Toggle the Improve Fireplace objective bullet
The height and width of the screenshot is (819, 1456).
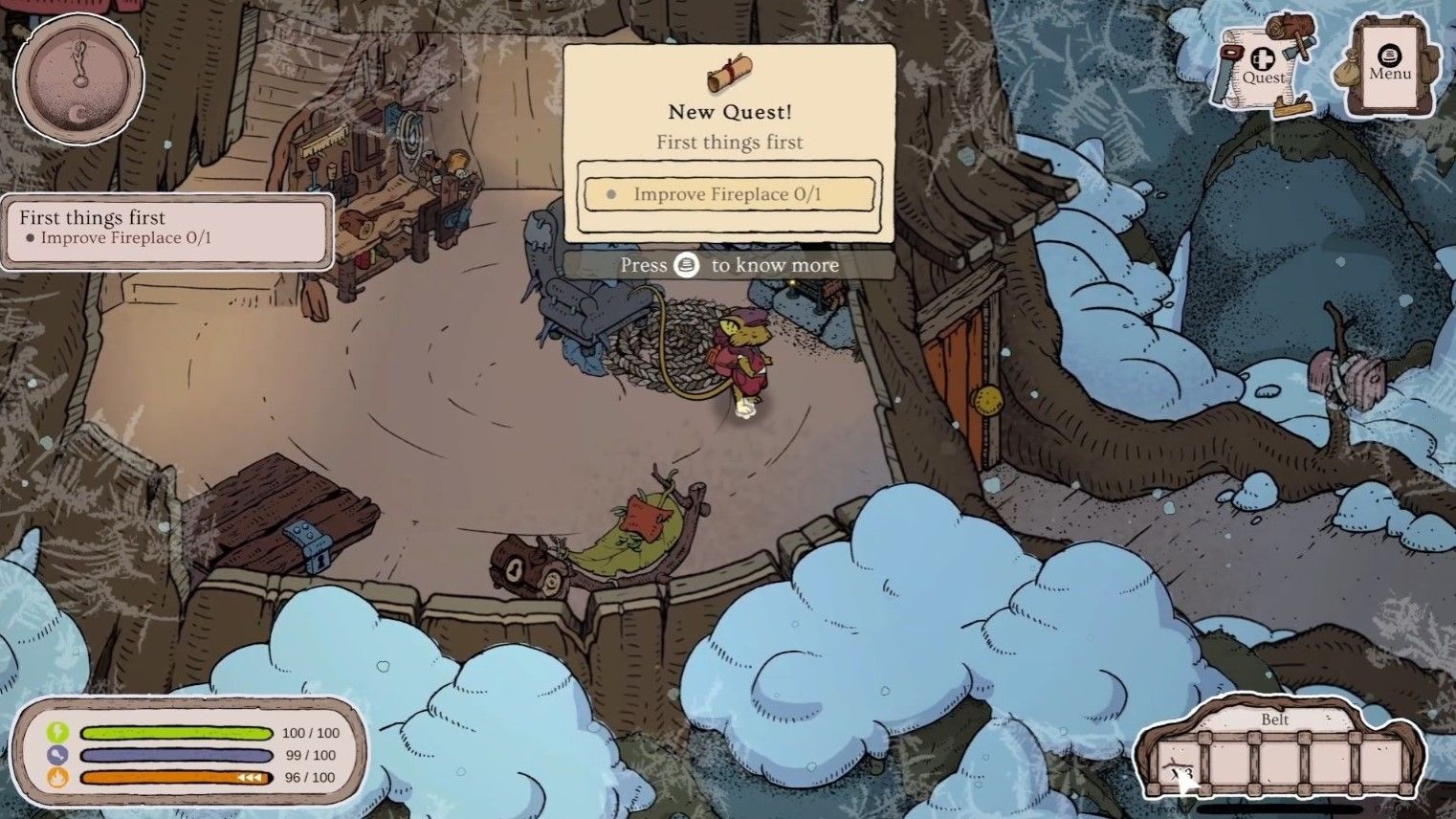click(x=611, y=193)
